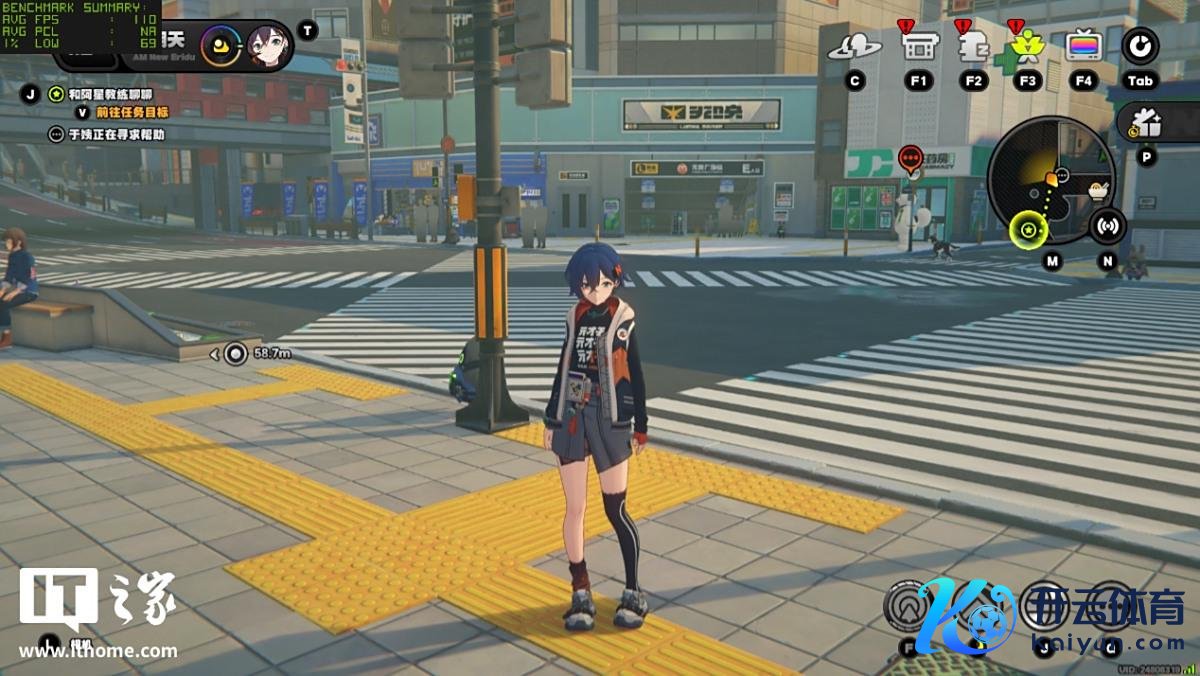Image resolution: width=1200 pixels, height=676 pixels.
Task: Open the rainbow TV icon
Action: (x=1083, y=45)
